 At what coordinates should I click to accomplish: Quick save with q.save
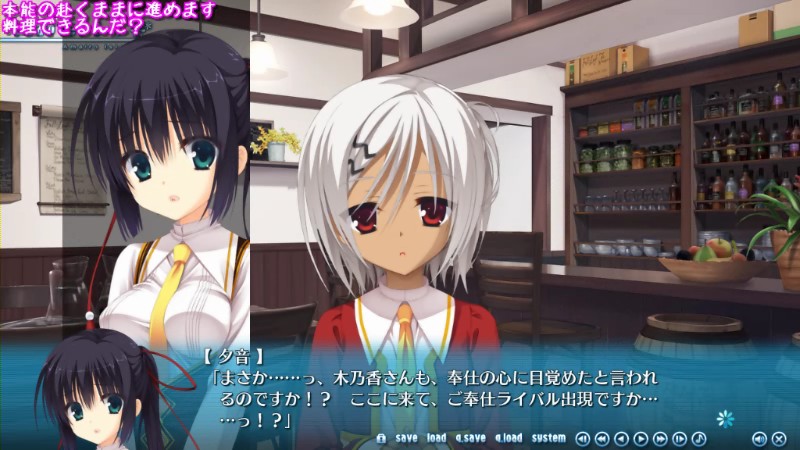[x=469, y=438]
